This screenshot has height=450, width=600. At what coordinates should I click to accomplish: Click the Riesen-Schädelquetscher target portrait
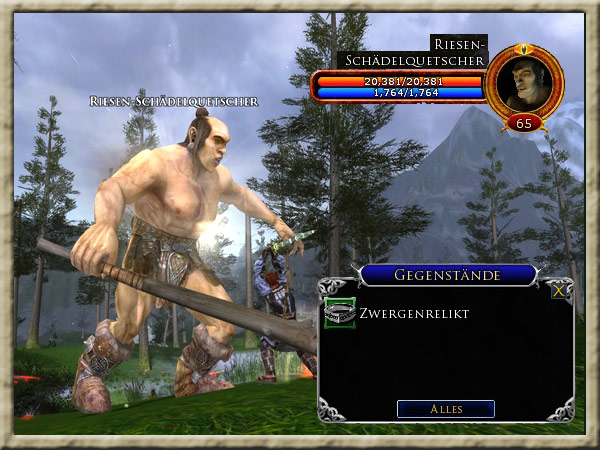click(x=524, y=83)
